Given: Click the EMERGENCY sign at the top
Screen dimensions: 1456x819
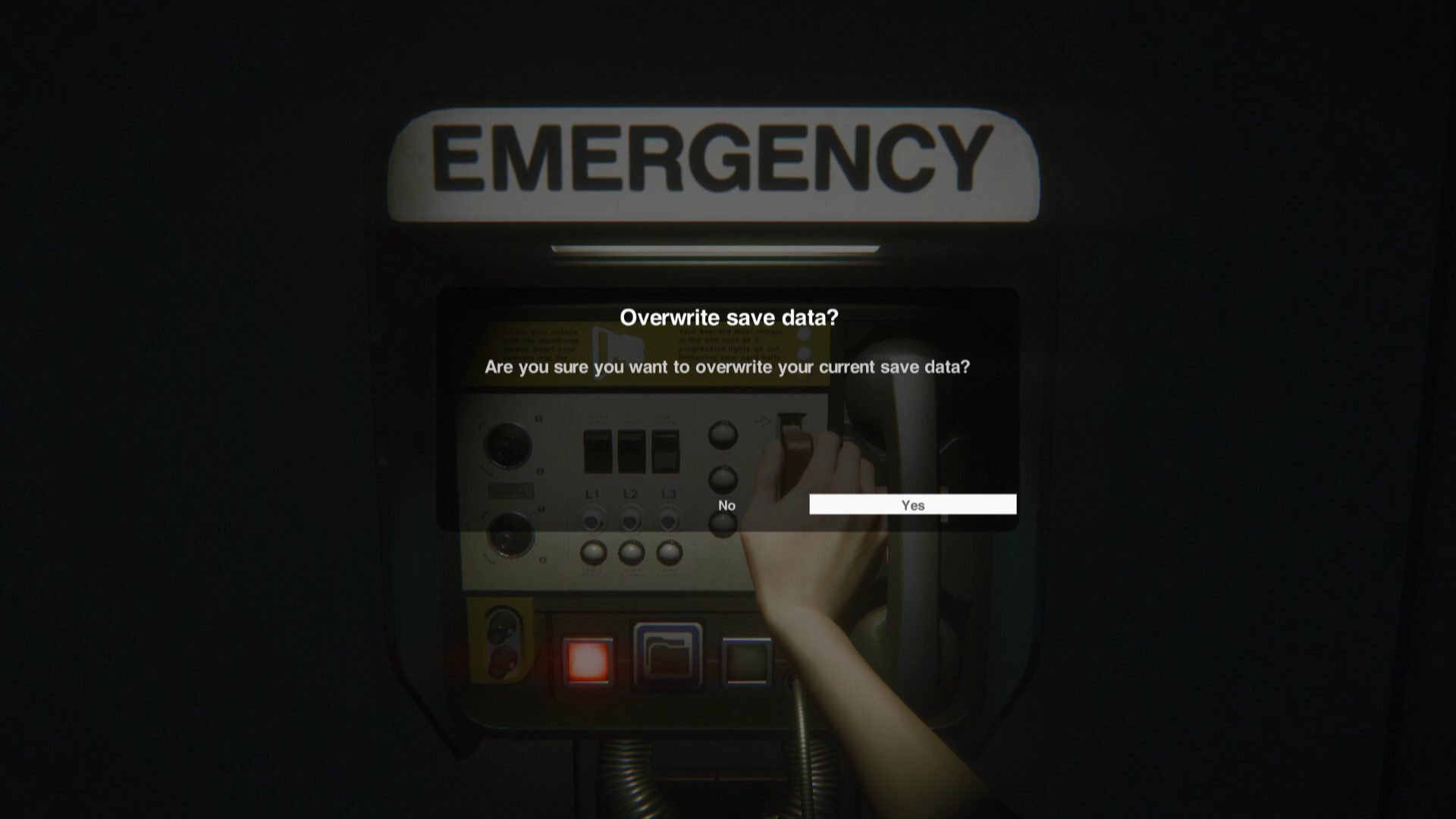Looking at the screenshot, I should coord(716,162).
